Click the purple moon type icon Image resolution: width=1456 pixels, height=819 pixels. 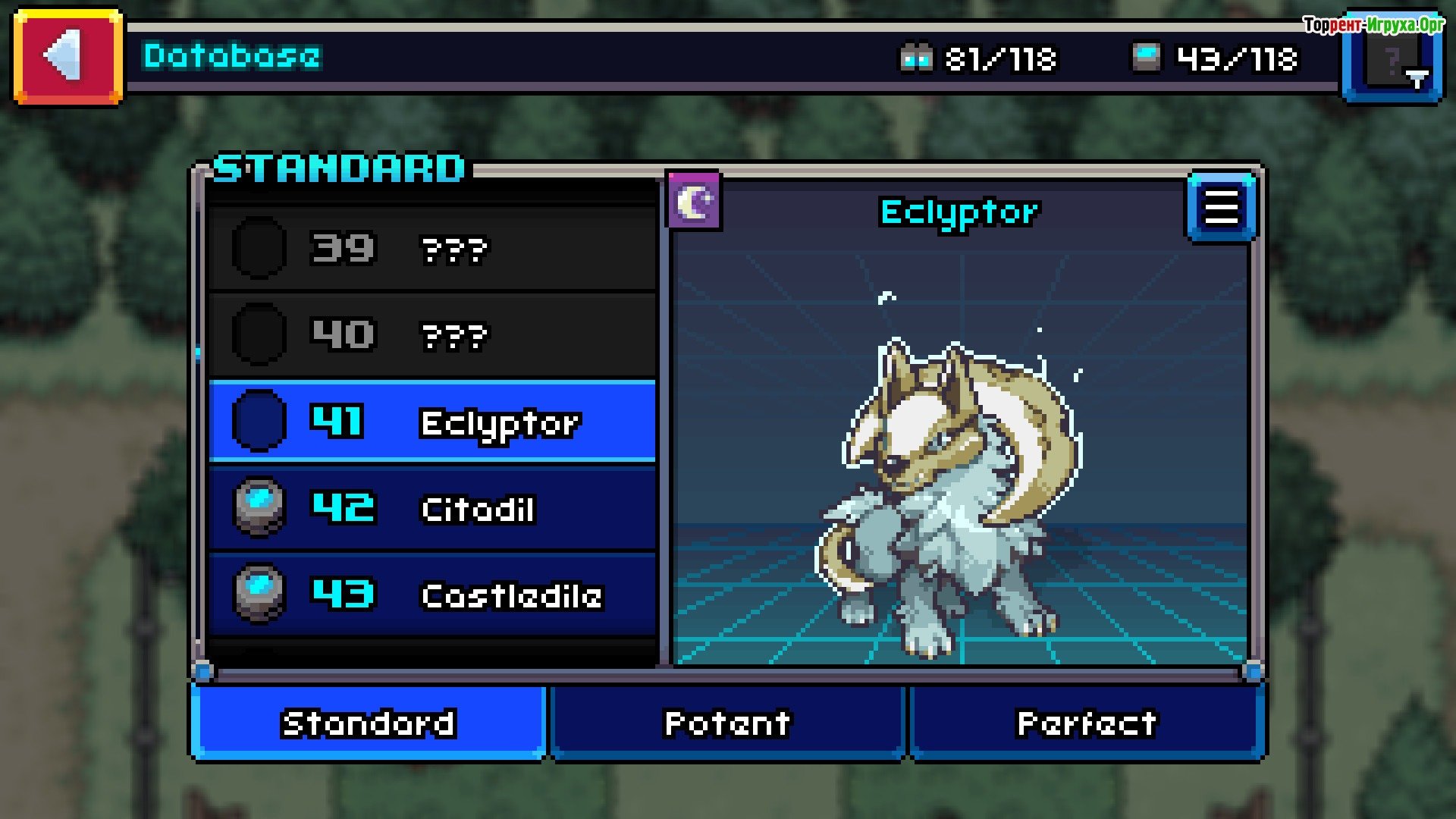(694, 202)
